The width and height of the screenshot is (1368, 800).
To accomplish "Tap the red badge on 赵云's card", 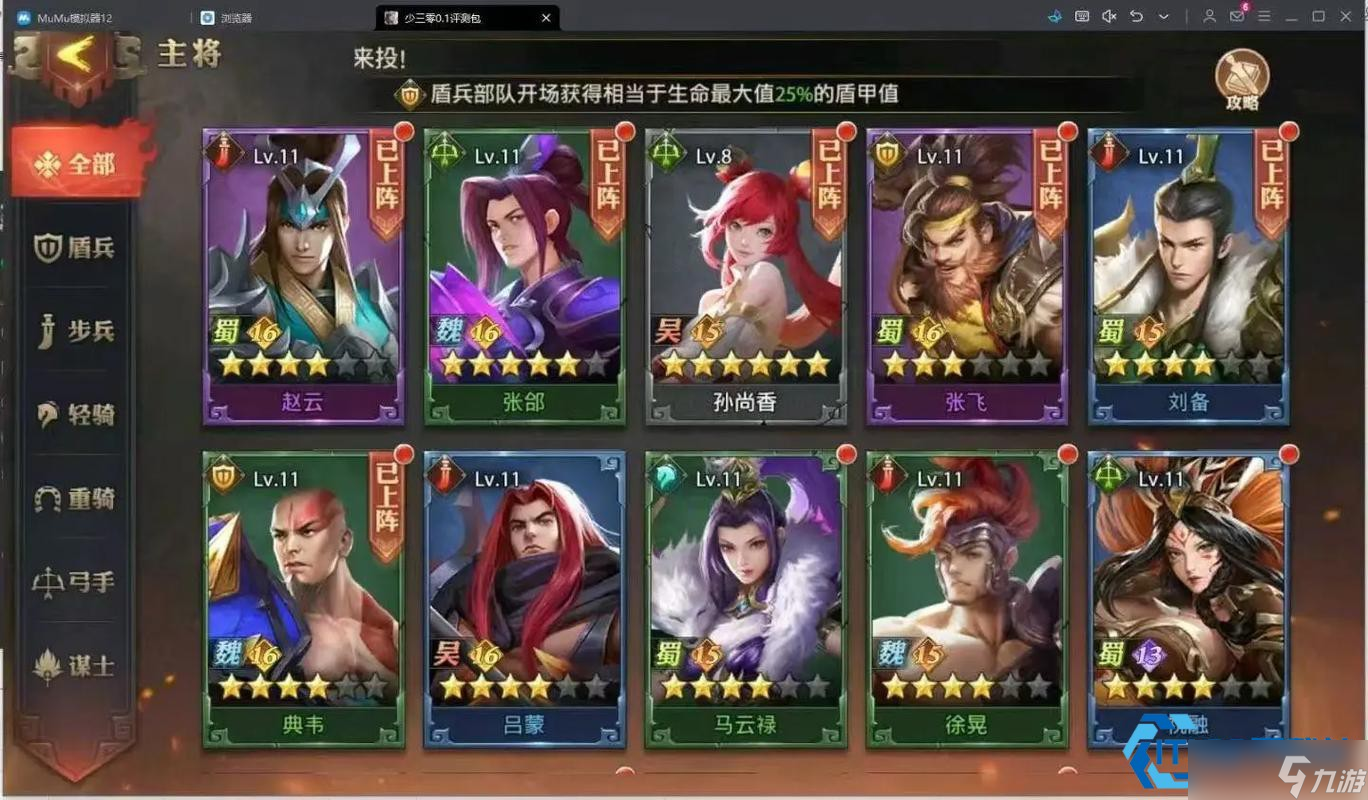I will [403, 130].
